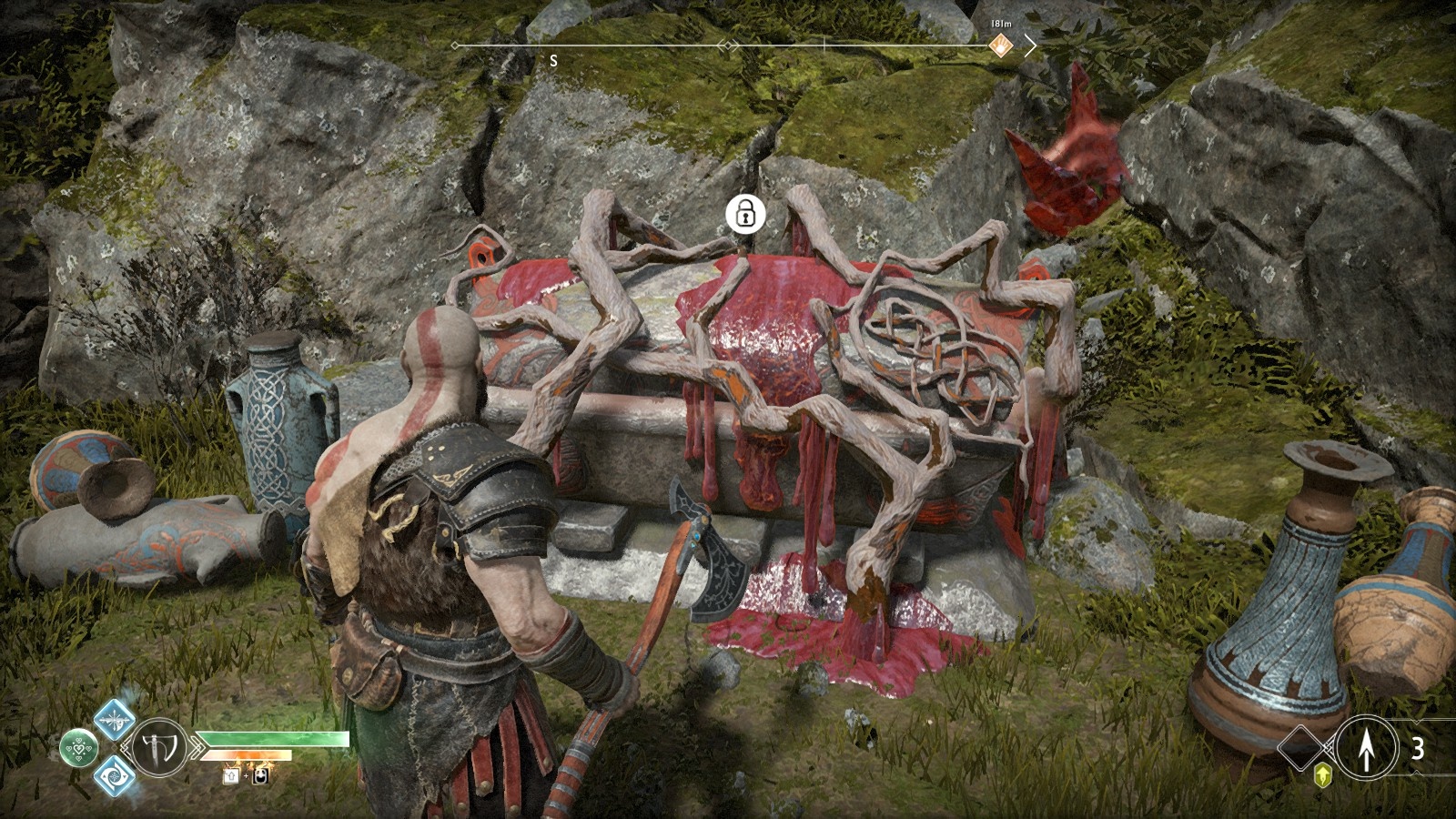The height and width of the screenshot is (819, 1456).
Task: Click the orange objective marker on compass
Action: click(x=1000, y=45)
